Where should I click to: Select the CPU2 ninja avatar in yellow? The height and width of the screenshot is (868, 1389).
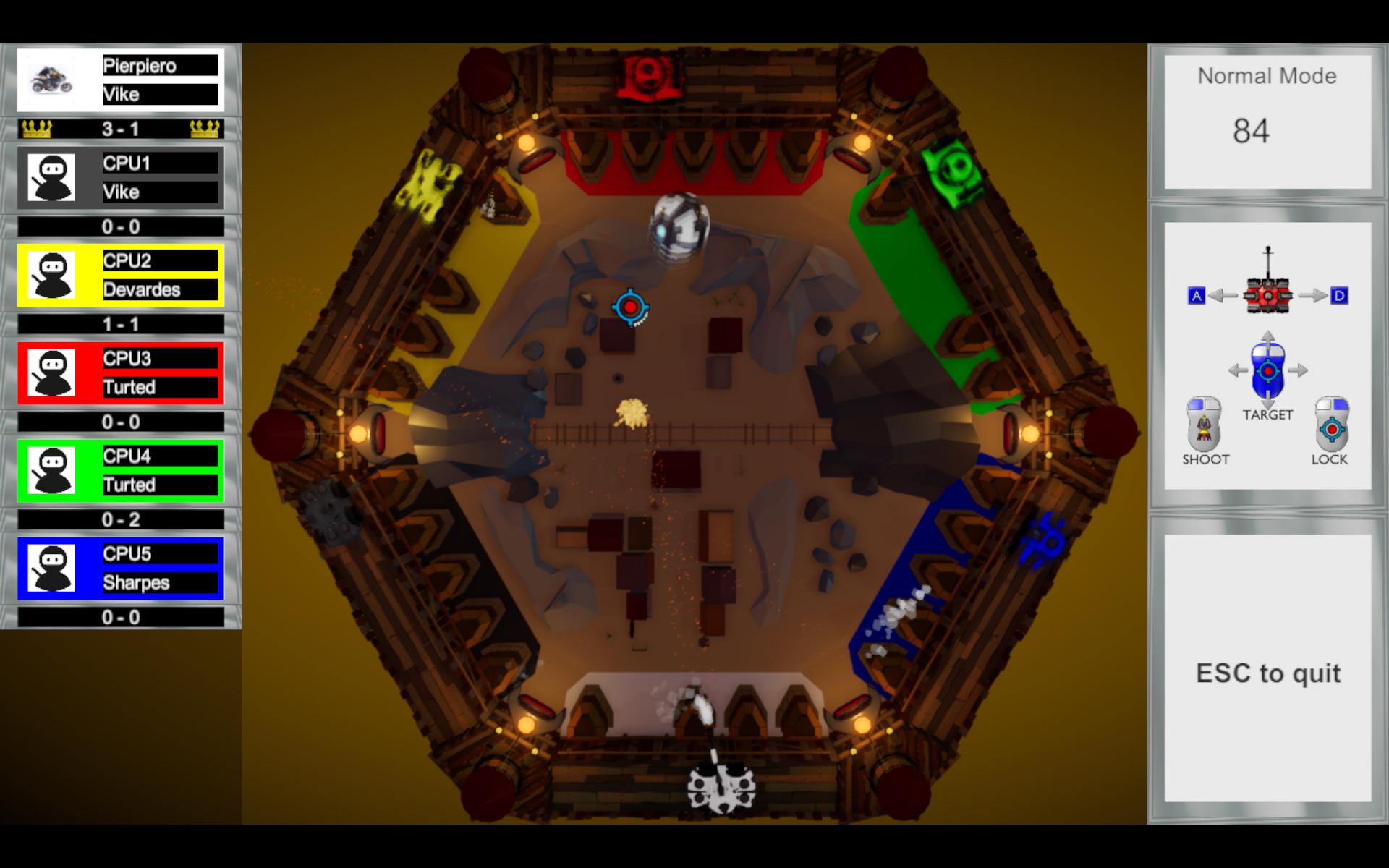tap(52, 275)
